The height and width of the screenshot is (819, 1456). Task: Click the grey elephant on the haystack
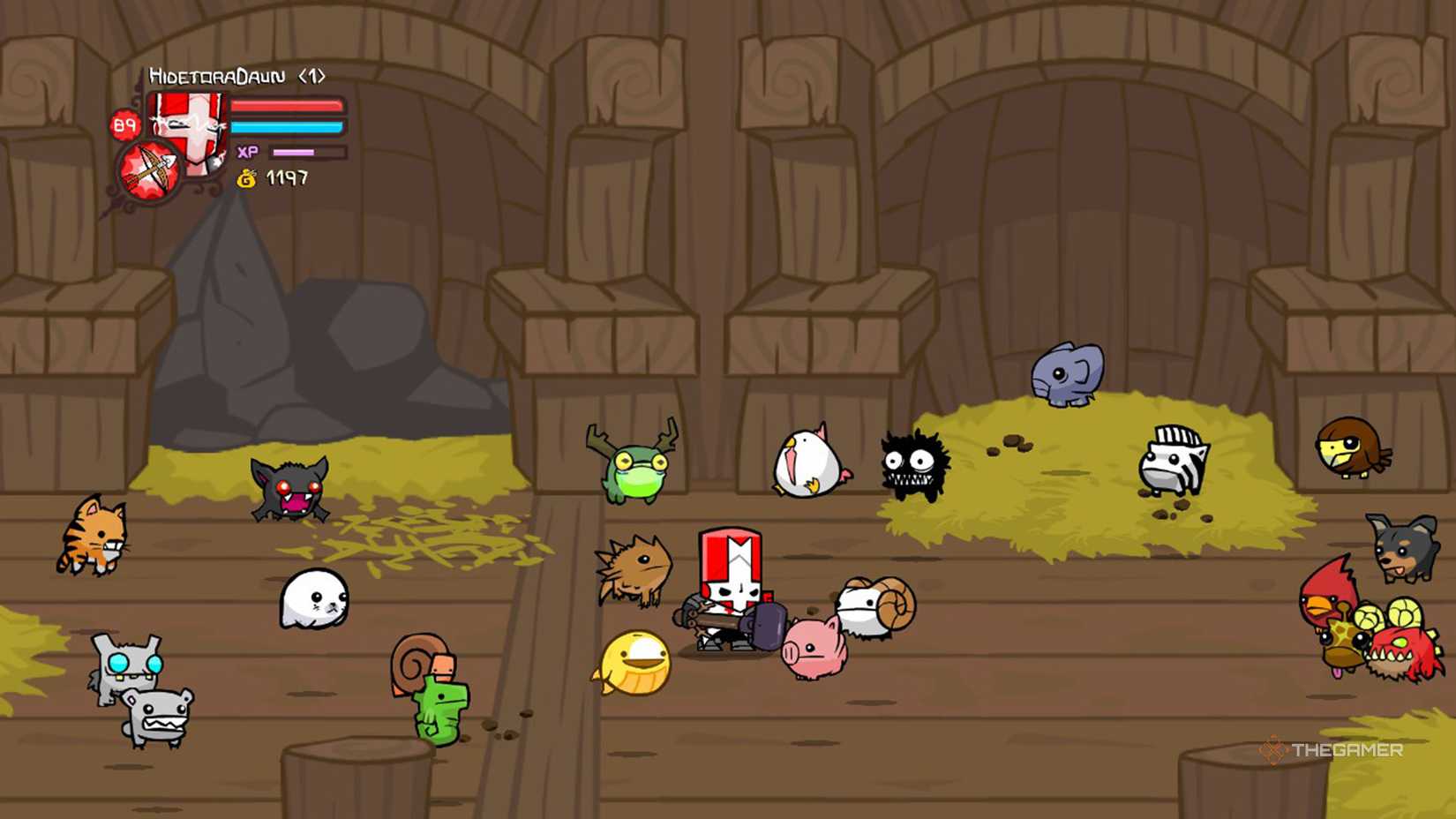[1066, 372]
